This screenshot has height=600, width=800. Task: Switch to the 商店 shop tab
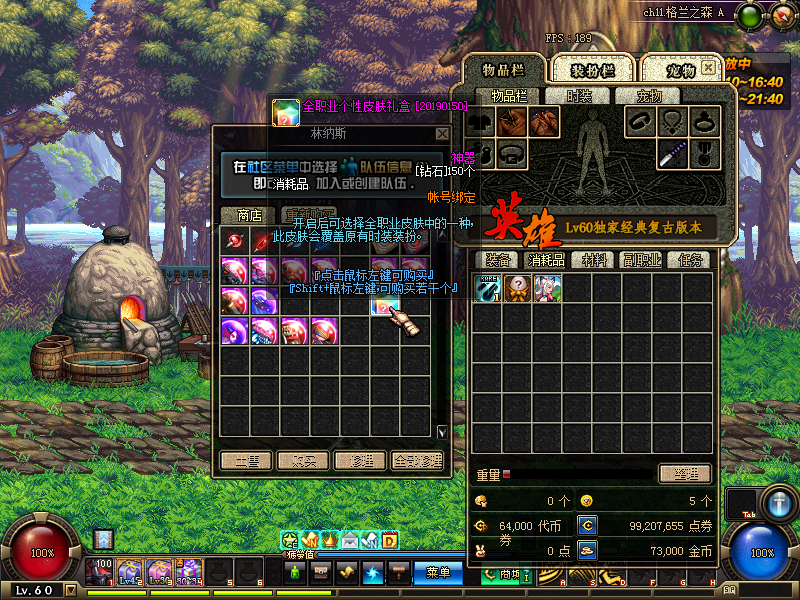tap(248, 215)
